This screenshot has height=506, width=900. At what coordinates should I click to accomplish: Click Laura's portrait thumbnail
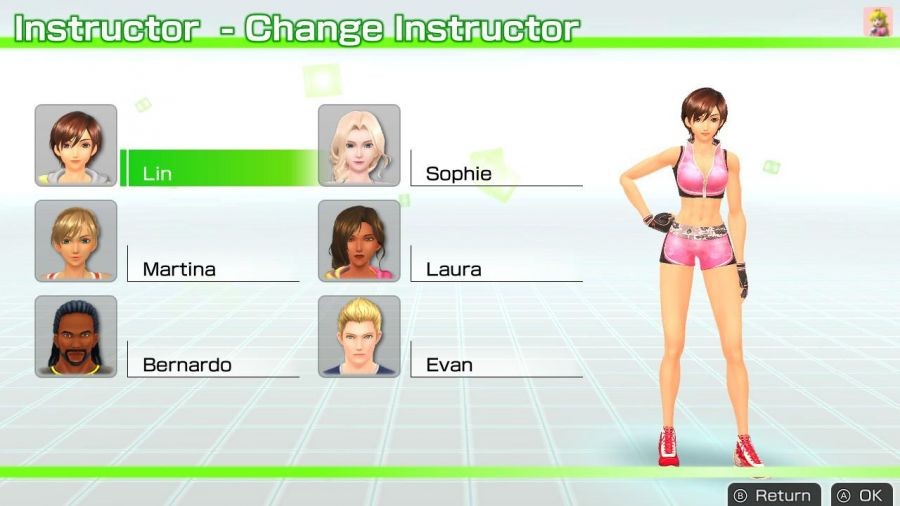tap(359, 241)
